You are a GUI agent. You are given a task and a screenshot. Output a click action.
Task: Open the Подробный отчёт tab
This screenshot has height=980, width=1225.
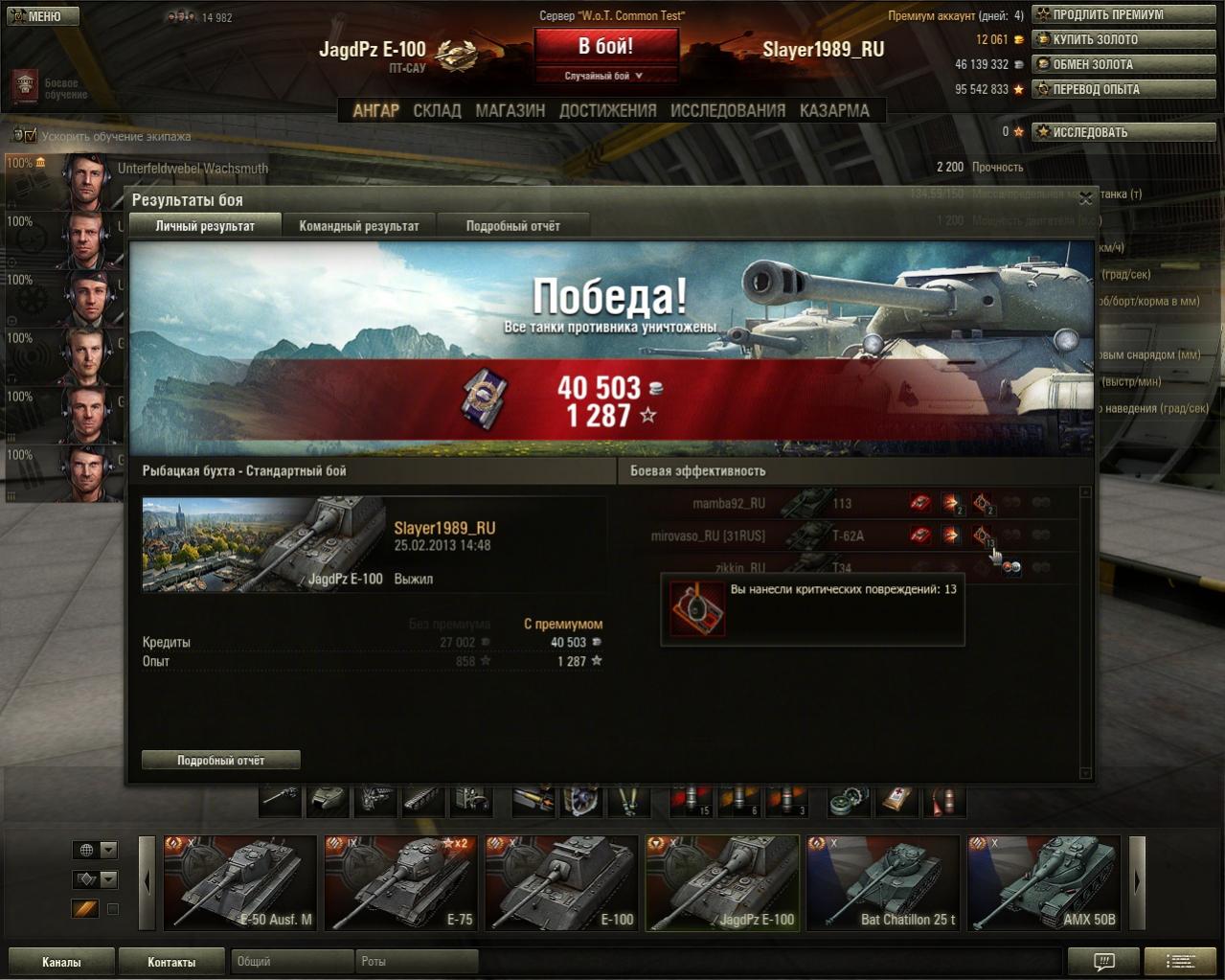(512, 226)
